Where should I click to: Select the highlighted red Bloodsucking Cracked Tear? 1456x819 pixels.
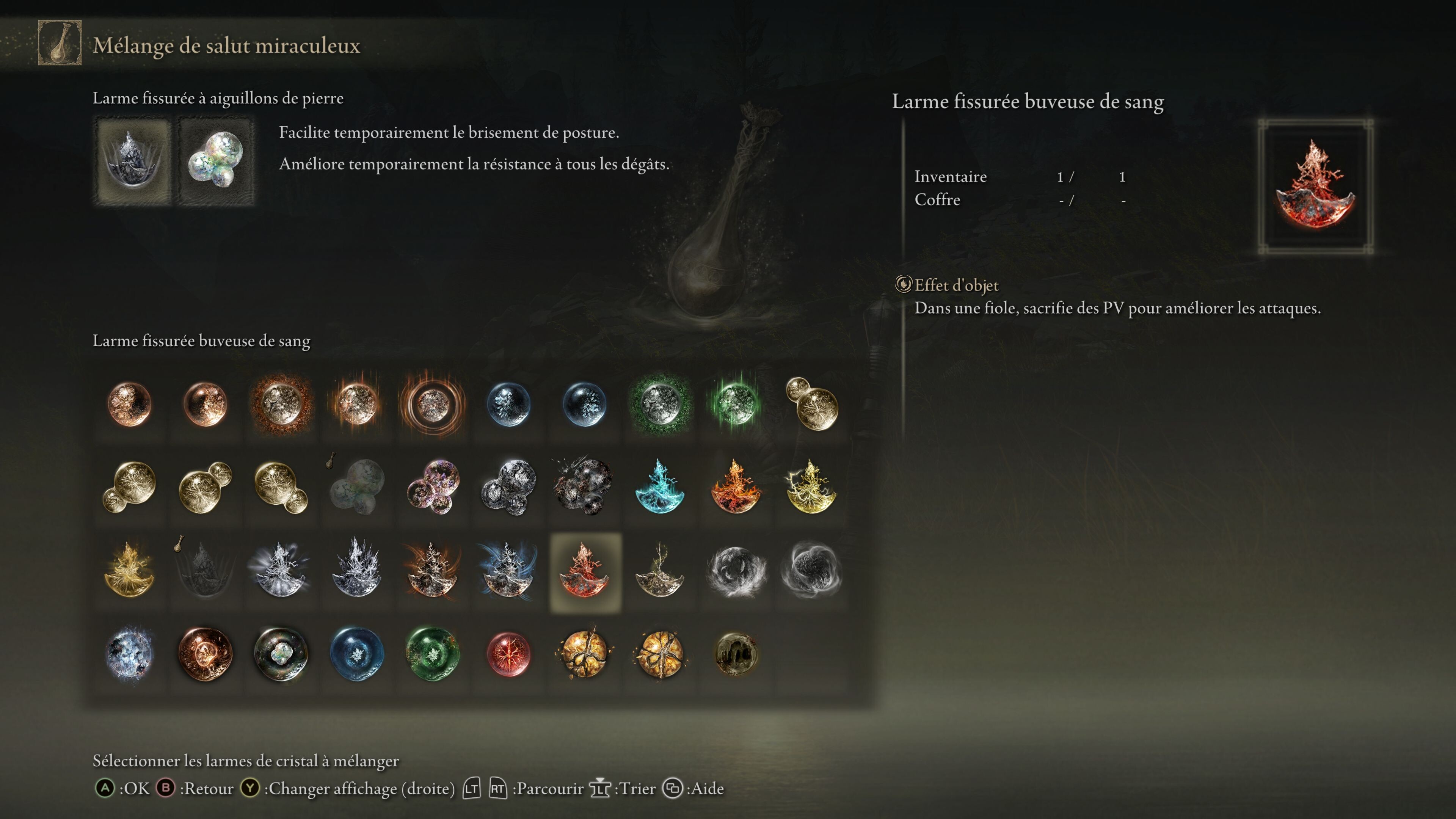tap(585, 572)
